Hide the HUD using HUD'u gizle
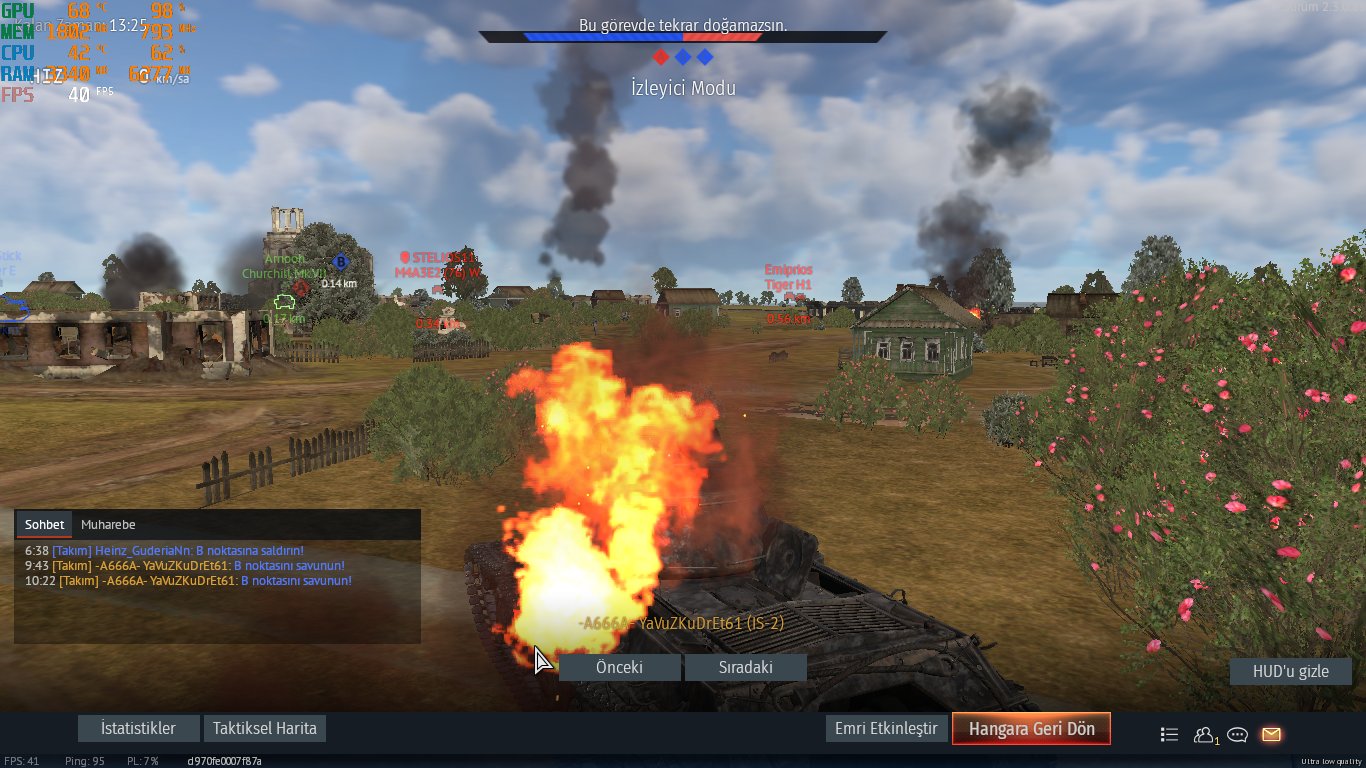The width and height of the screenshot is (1366, 768). coord(1290,671)
